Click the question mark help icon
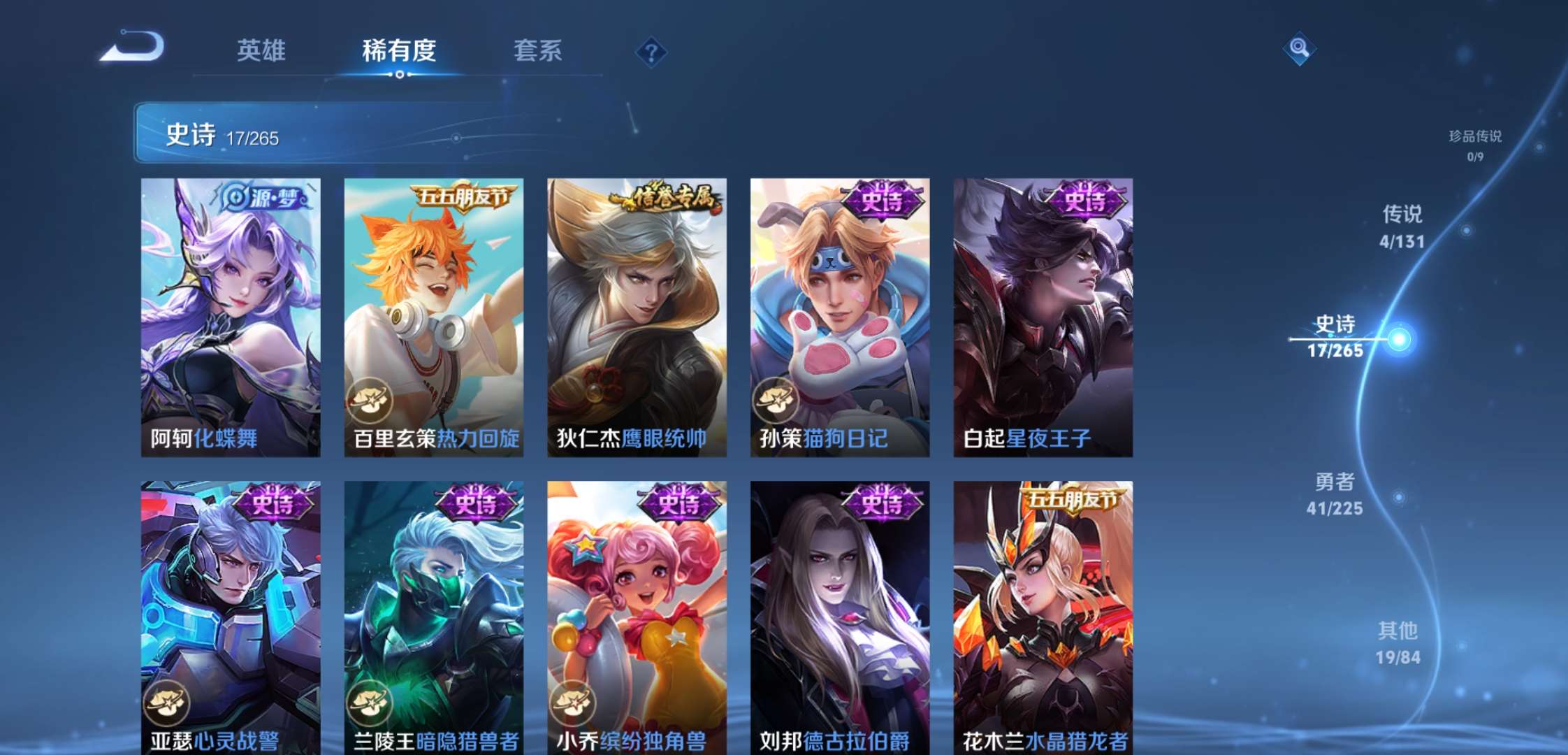1568x755 pixels. 650,50
